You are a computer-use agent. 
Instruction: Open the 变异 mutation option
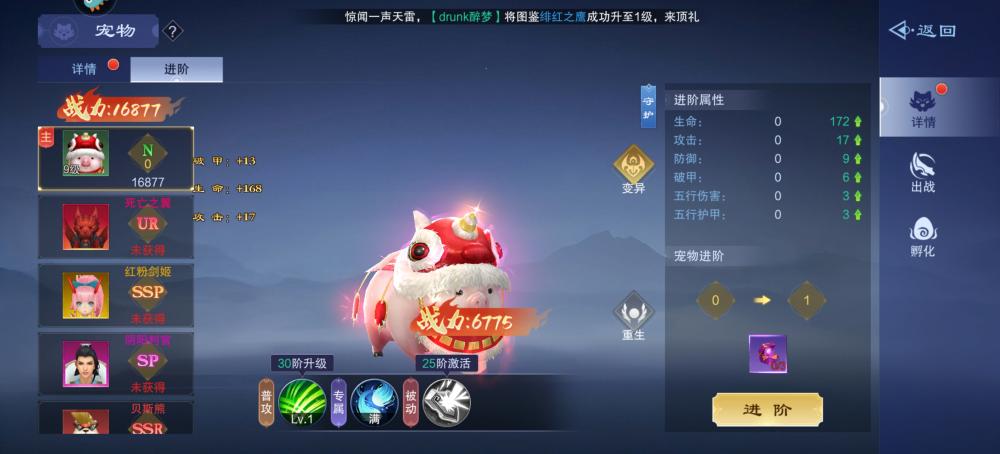633,168
